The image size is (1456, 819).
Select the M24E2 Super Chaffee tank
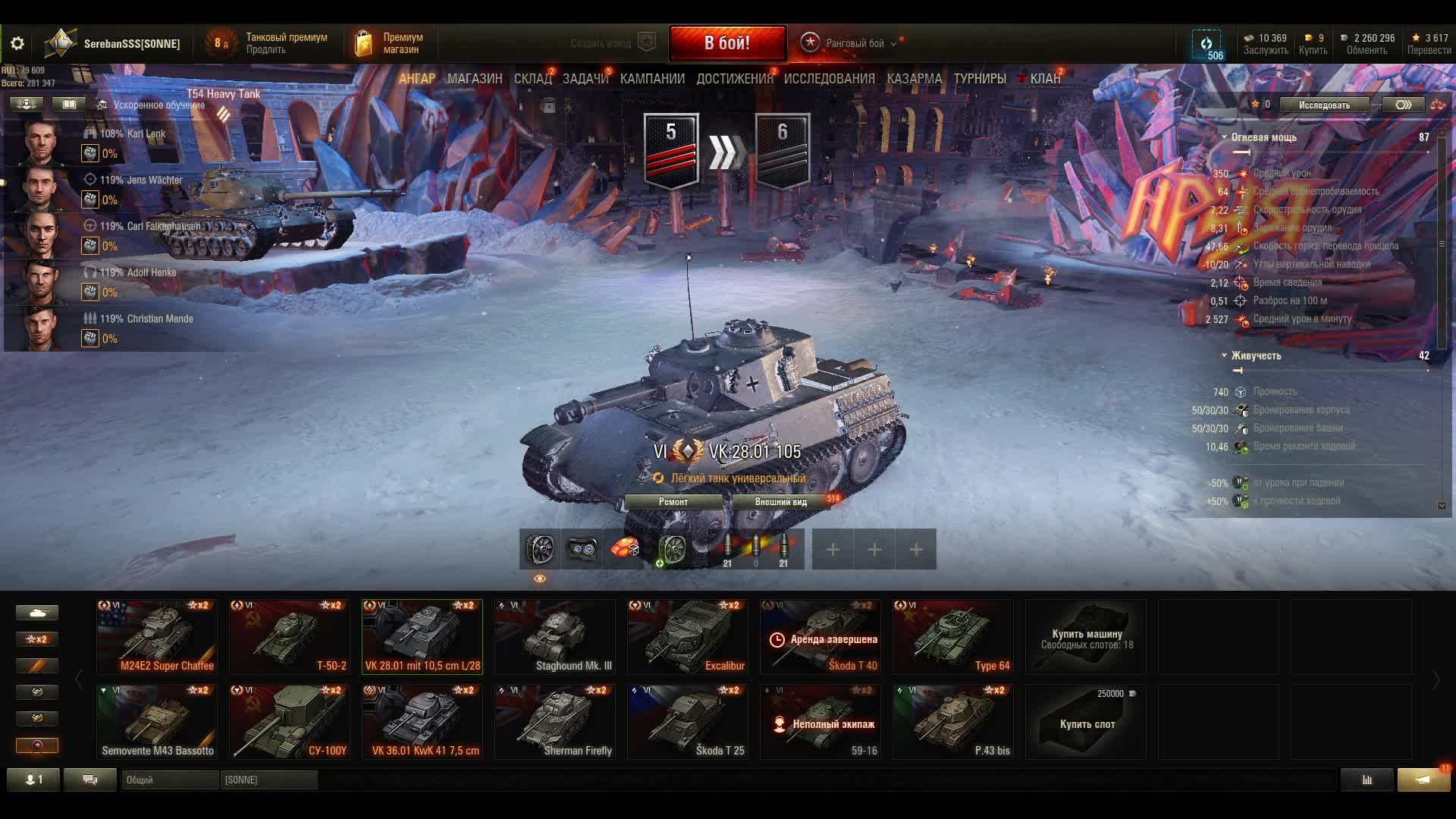pos(157,637)
